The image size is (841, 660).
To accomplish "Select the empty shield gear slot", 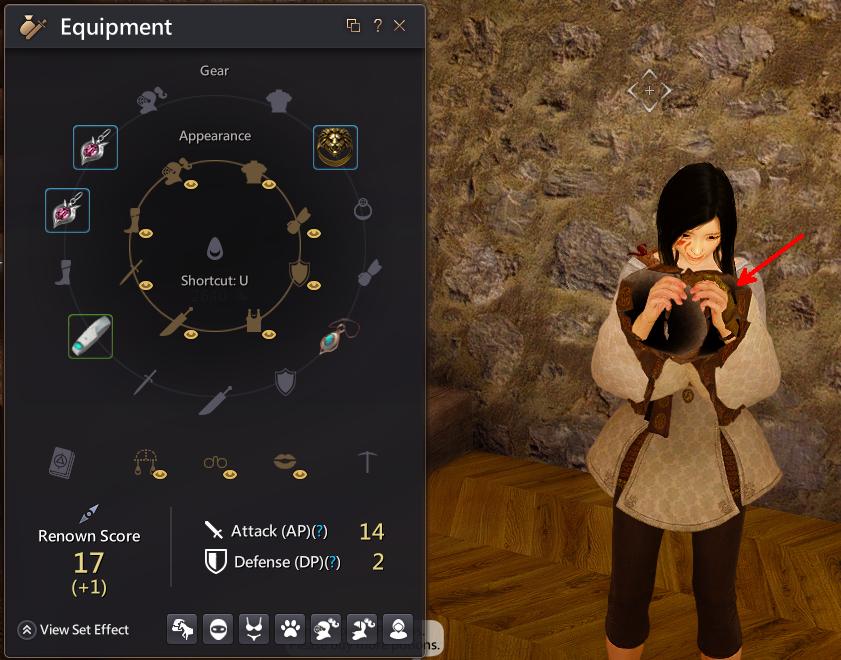I will (x=285, y=380).
